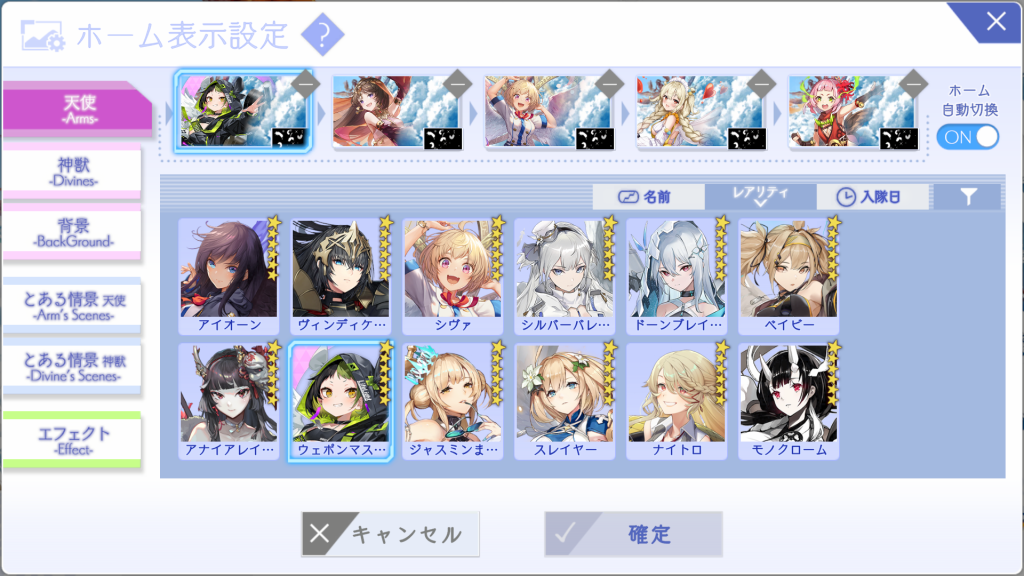Choose the シヴァ character portrait
Screen dimensions: 1024x576
pyautogui.click(x=453, y=275)
